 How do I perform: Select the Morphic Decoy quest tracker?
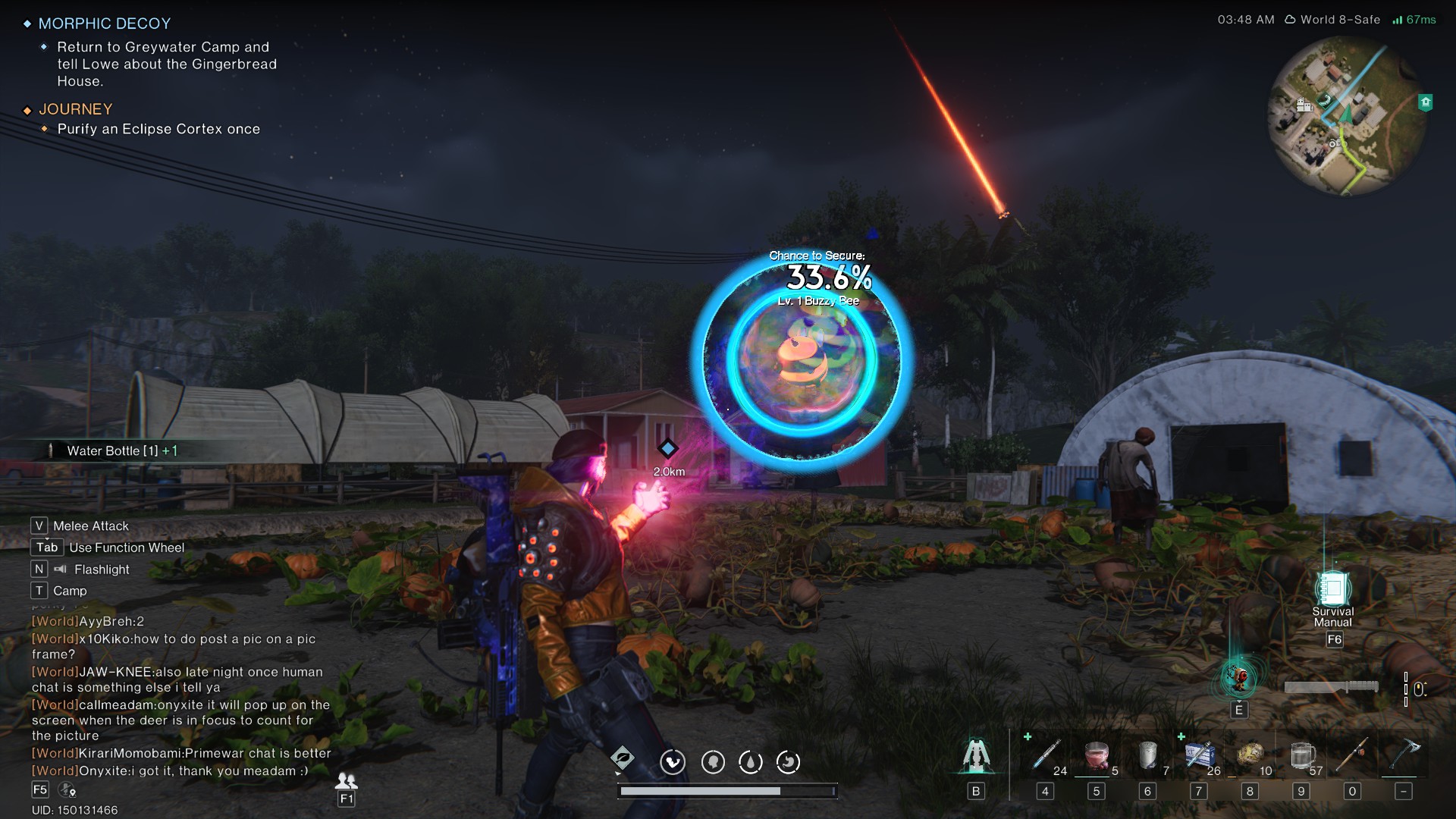[105, 24]
